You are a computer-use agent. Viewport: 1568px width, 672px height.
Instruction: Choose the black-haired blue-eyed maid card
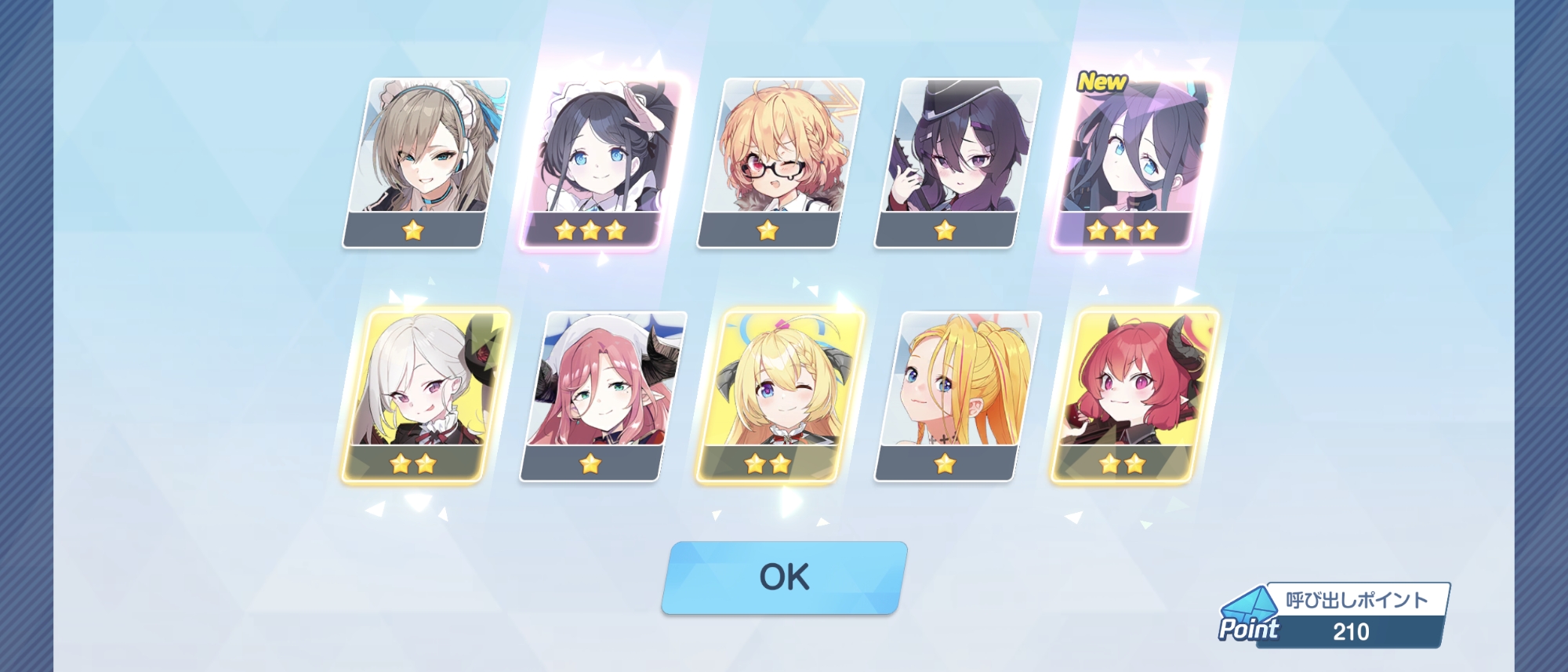[x=601, y=162]
